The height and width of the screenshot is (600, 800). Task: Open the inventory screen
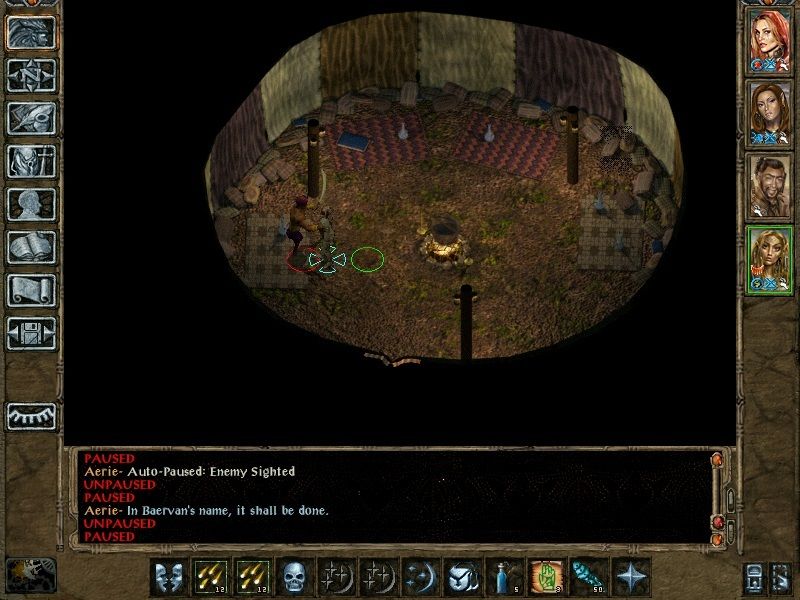pyautogui.click(x=31, y=161)
